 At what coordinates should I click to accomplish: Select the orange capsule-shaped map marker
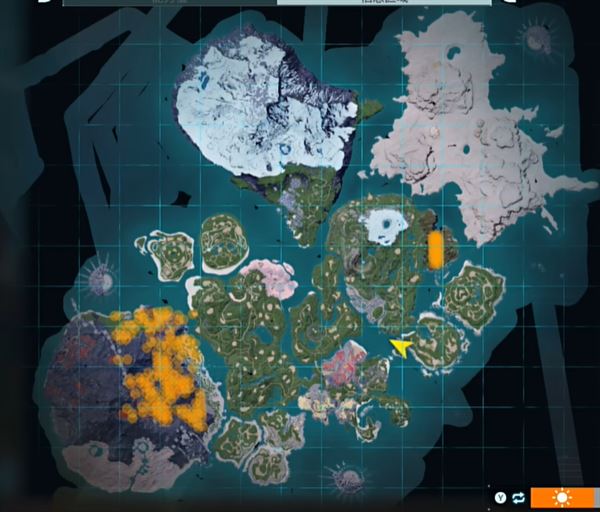436,250
